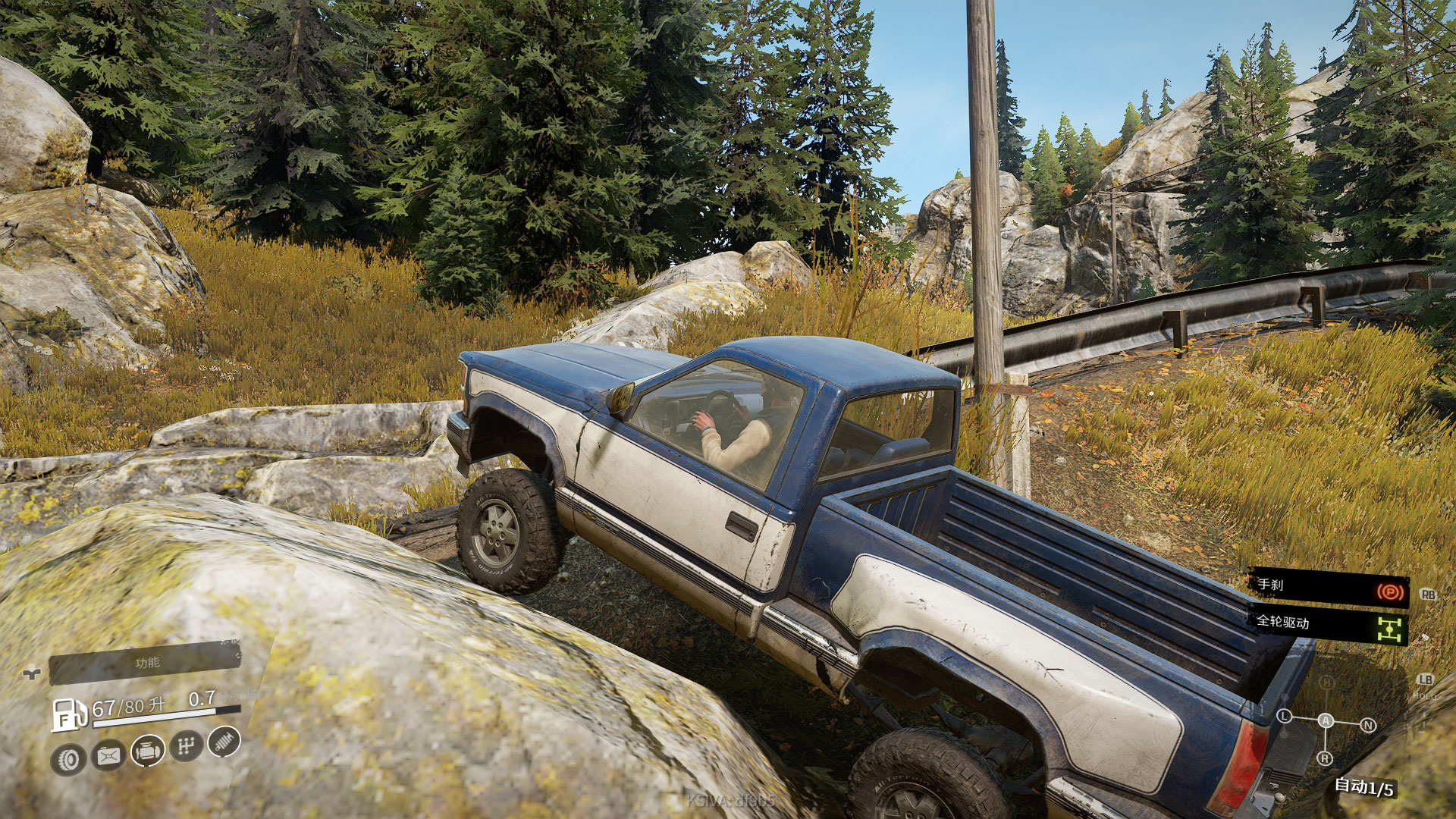The width and height of the screenshot is (1456, 819).
Task: Select the A automatic gear
Action: coord(1326,720)
